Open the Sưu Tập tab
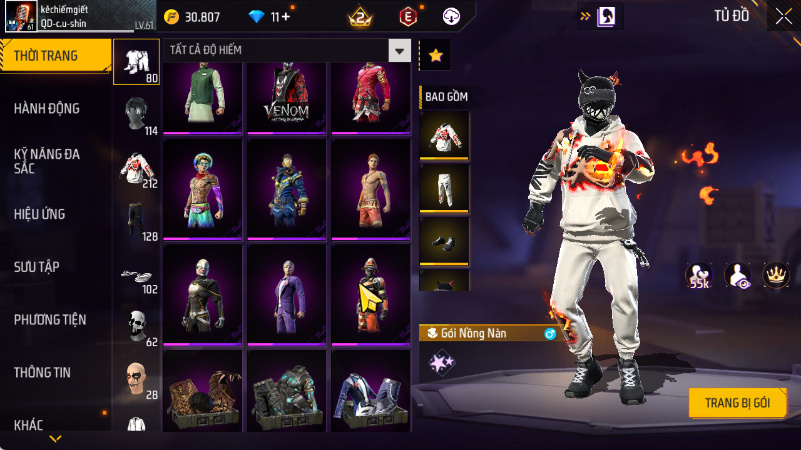Screen dimensions: 801x450 click(37, 266)
